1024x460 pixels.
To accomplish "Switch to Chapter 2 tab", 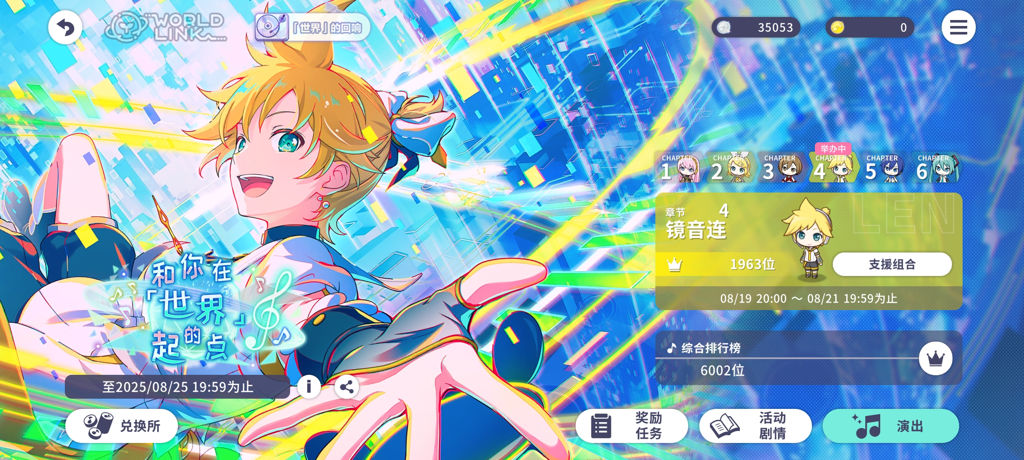I will click(731, 169).
